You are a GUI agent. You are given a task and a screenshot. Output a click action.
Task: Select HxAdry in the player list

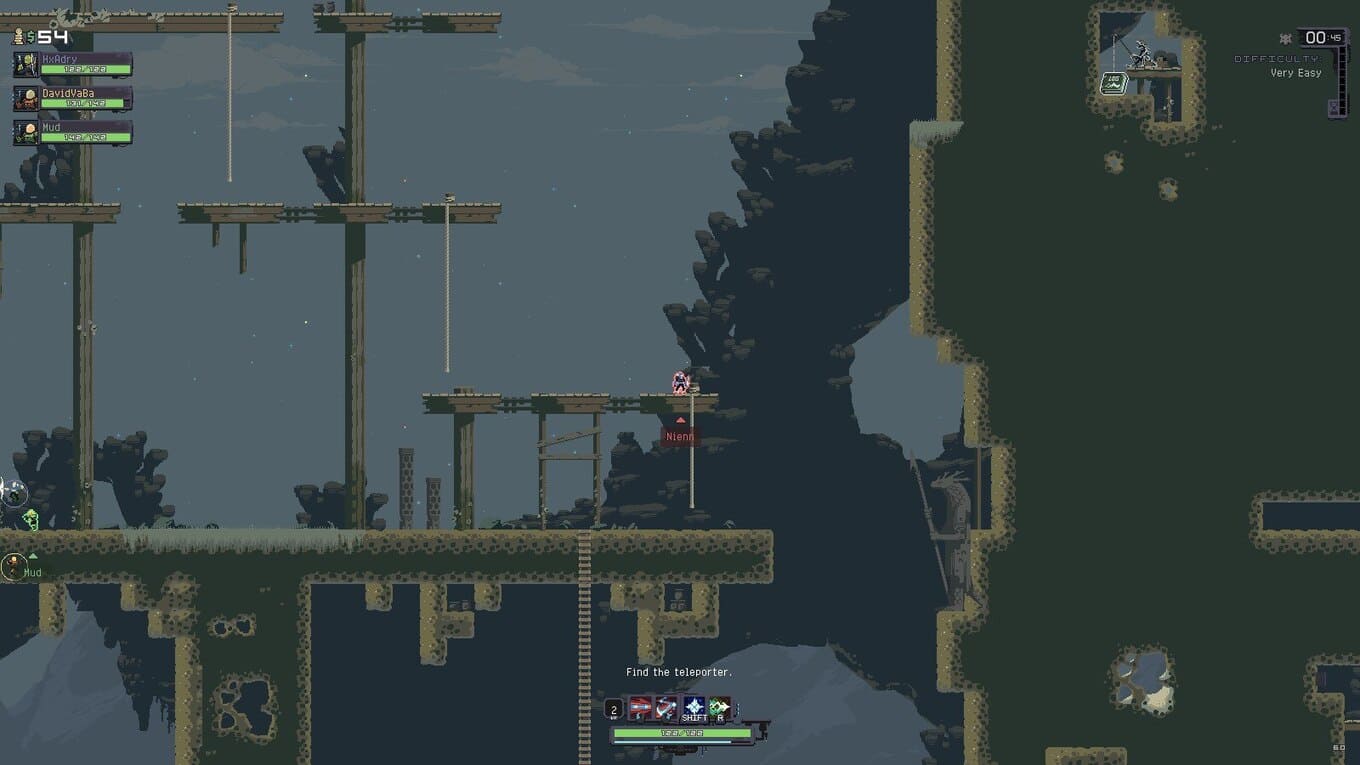[x=73, y=64]
